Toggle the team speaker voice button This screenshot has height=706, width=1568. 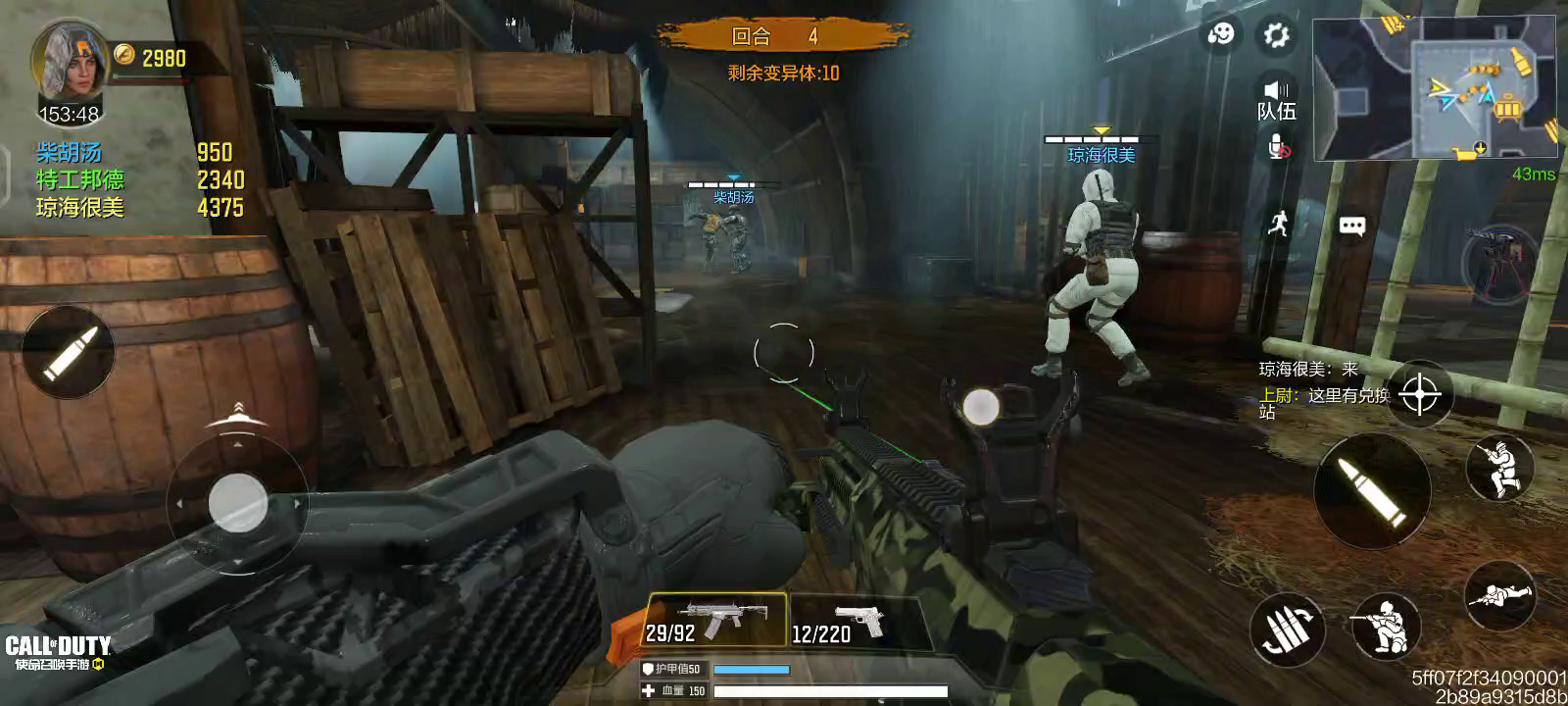pyautogui.click(x=1276, y=98)
